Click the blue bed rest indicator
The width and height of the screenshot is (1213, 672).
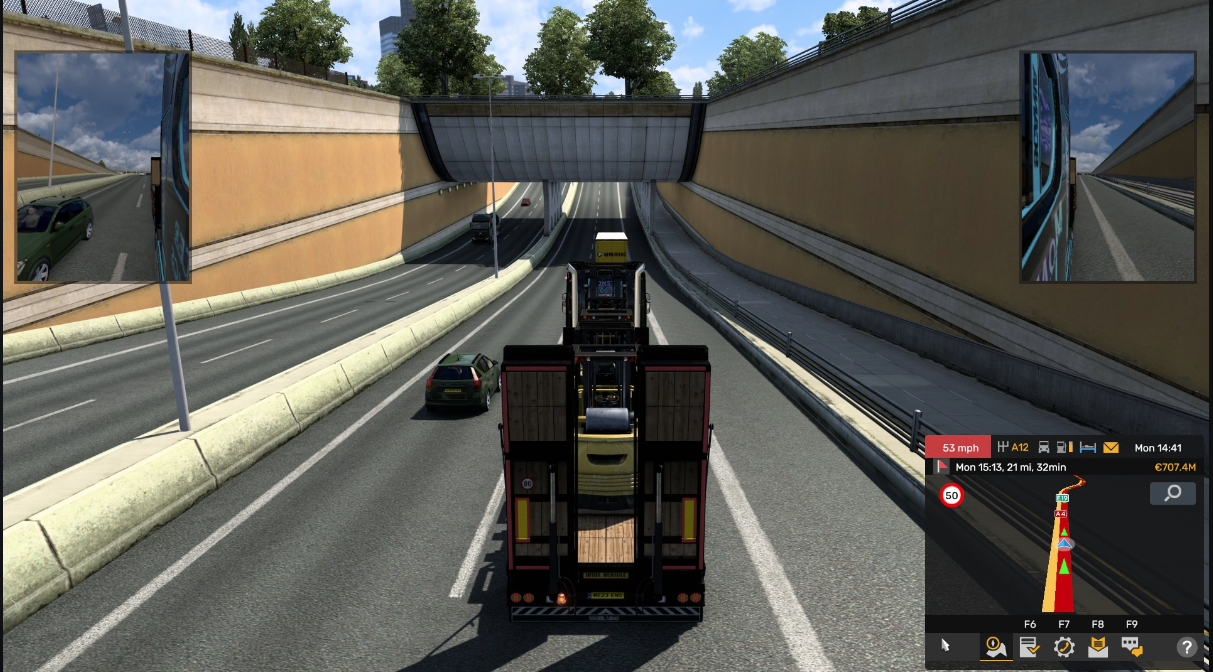[x=1088, y=448]
